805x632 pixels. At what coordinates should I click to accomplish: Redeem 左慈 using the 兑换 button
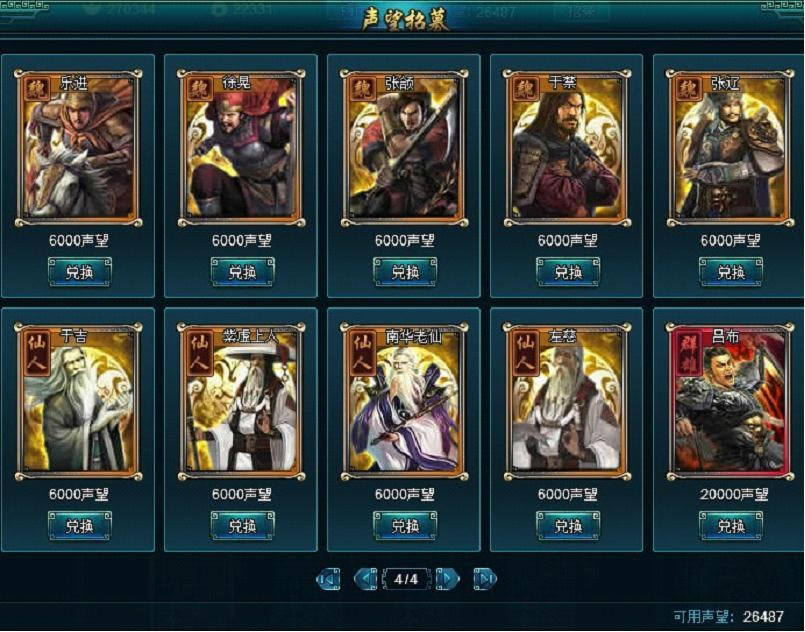[x=568, y=525]
